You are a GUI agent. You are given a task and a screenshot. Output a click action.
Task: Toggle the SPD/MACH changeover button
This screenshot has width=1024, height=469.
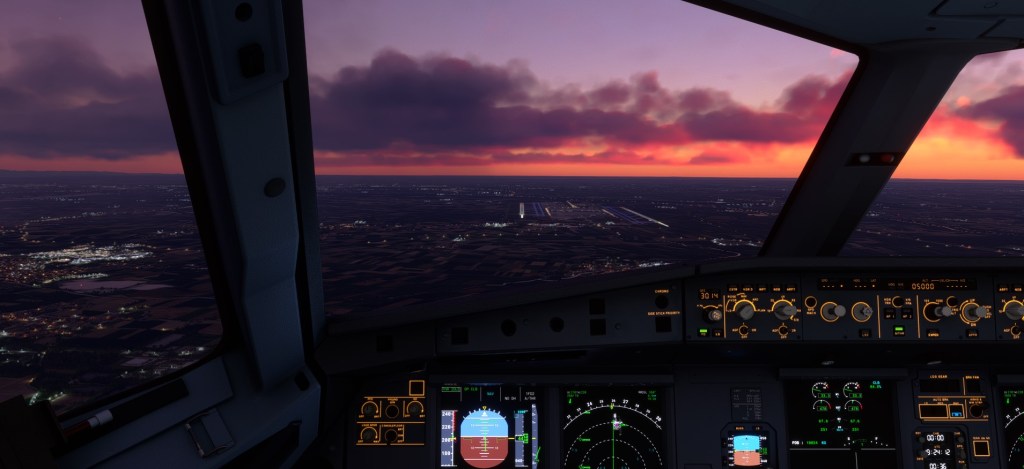[812, 301]
